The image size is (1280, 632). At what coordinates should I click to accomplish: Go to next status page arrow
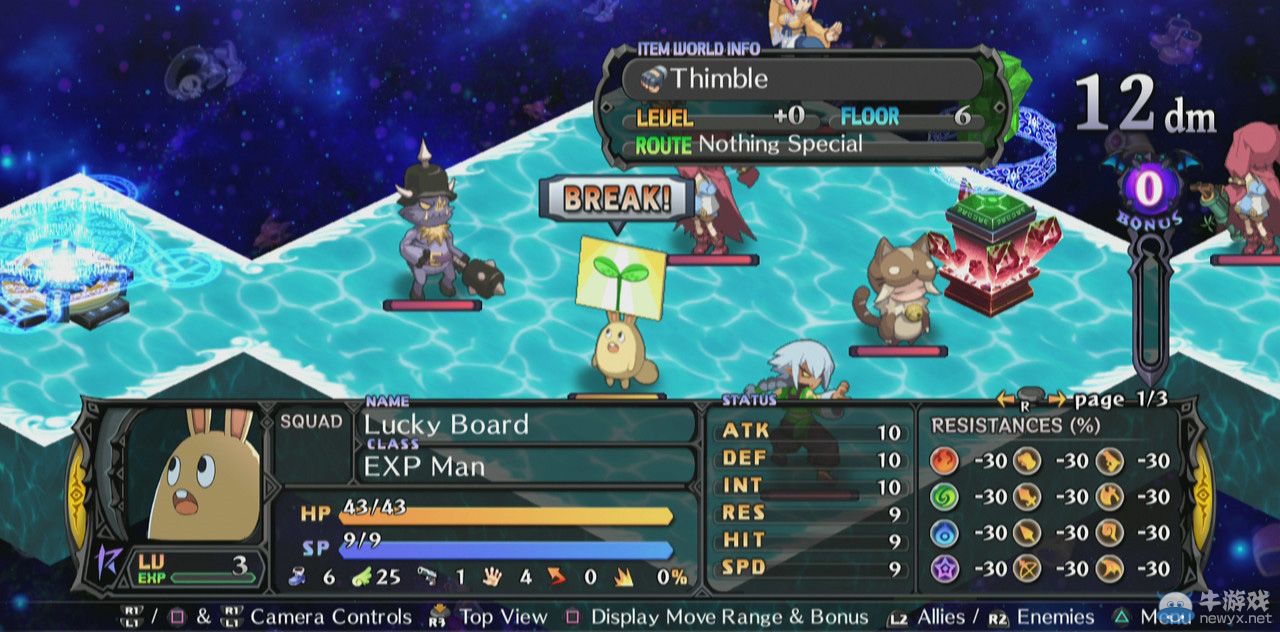pos(1056,400)
